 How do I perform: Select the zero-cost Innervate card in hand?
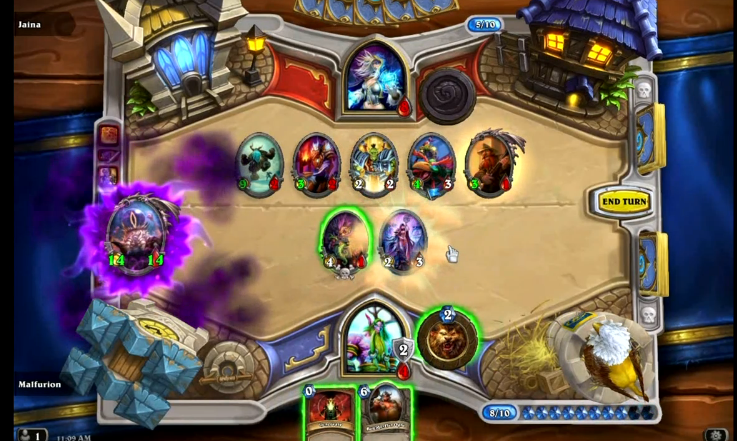tap(328, 411)
